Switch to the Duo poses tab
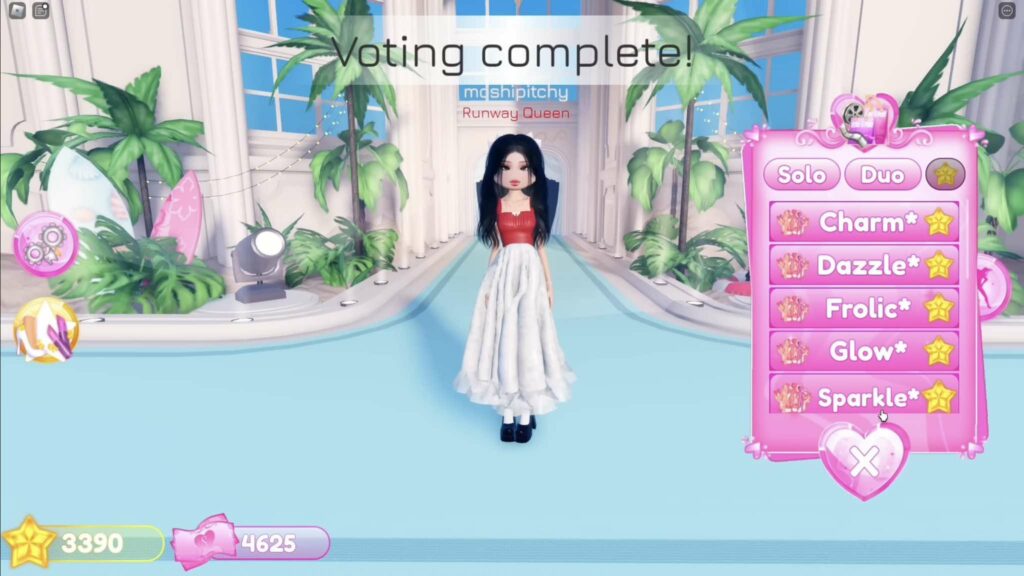 click(x=882, y=175)
